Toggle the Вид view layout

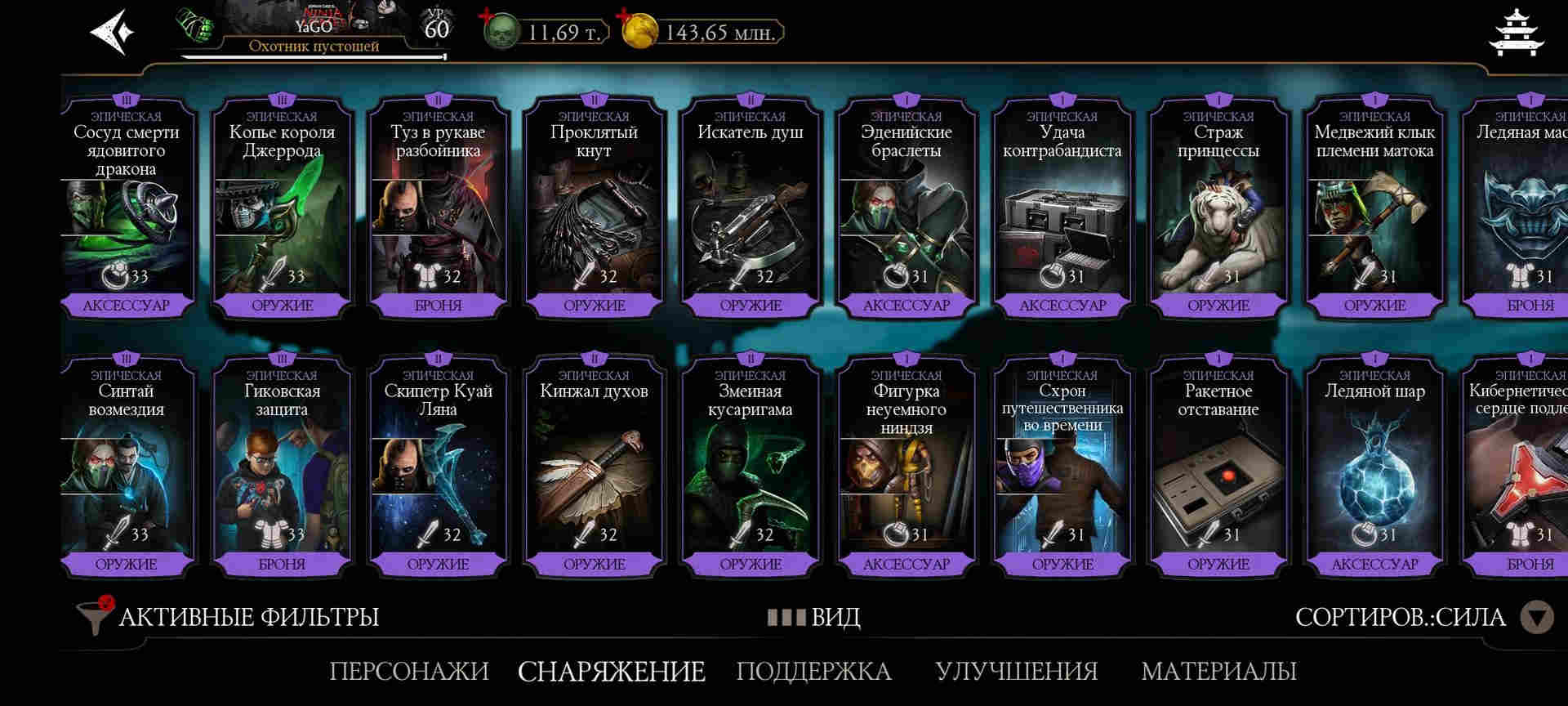(x=814, y=617)
